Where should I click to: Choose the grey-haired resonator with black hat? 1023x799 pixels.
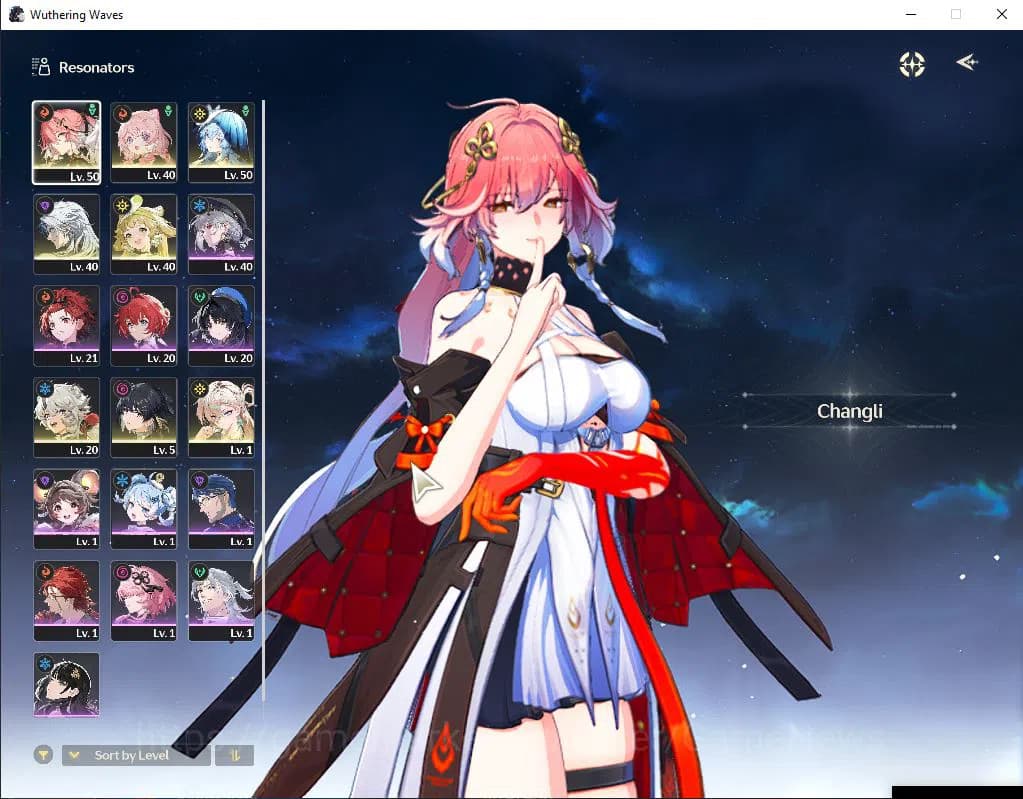click(221, 233)
